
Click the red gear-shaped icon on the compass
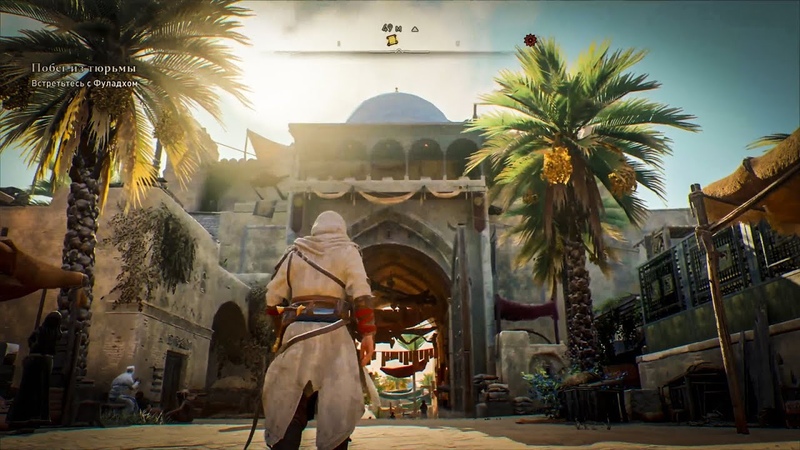click(530, 40)
